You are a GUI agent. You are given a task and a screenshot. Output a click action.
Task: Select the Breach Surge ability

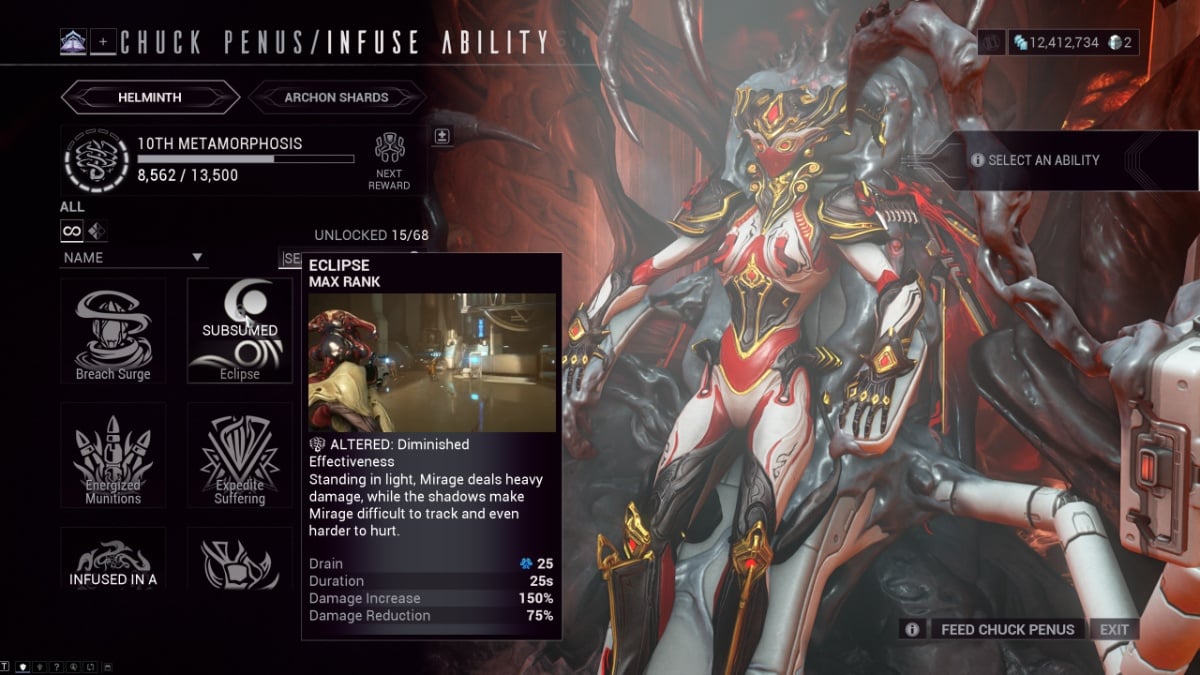point(113,331)
